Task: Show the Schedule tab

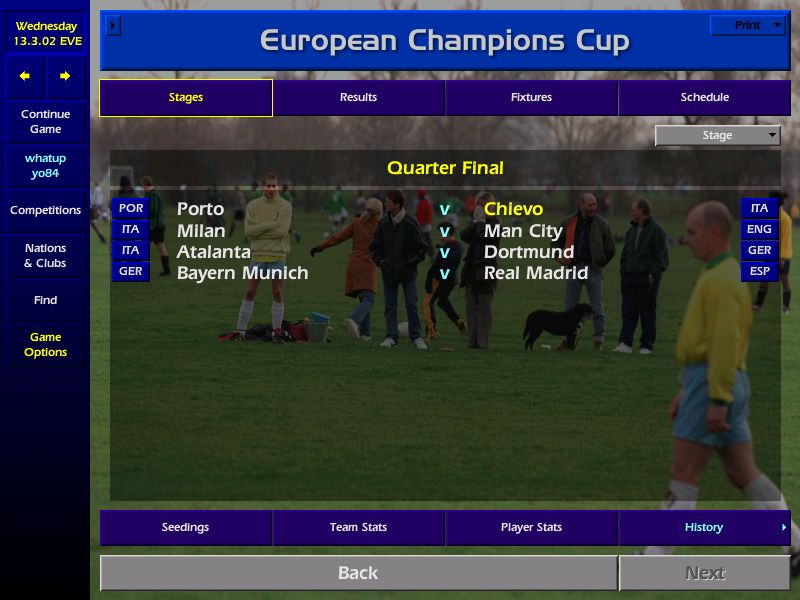Action: click(704, 97)
